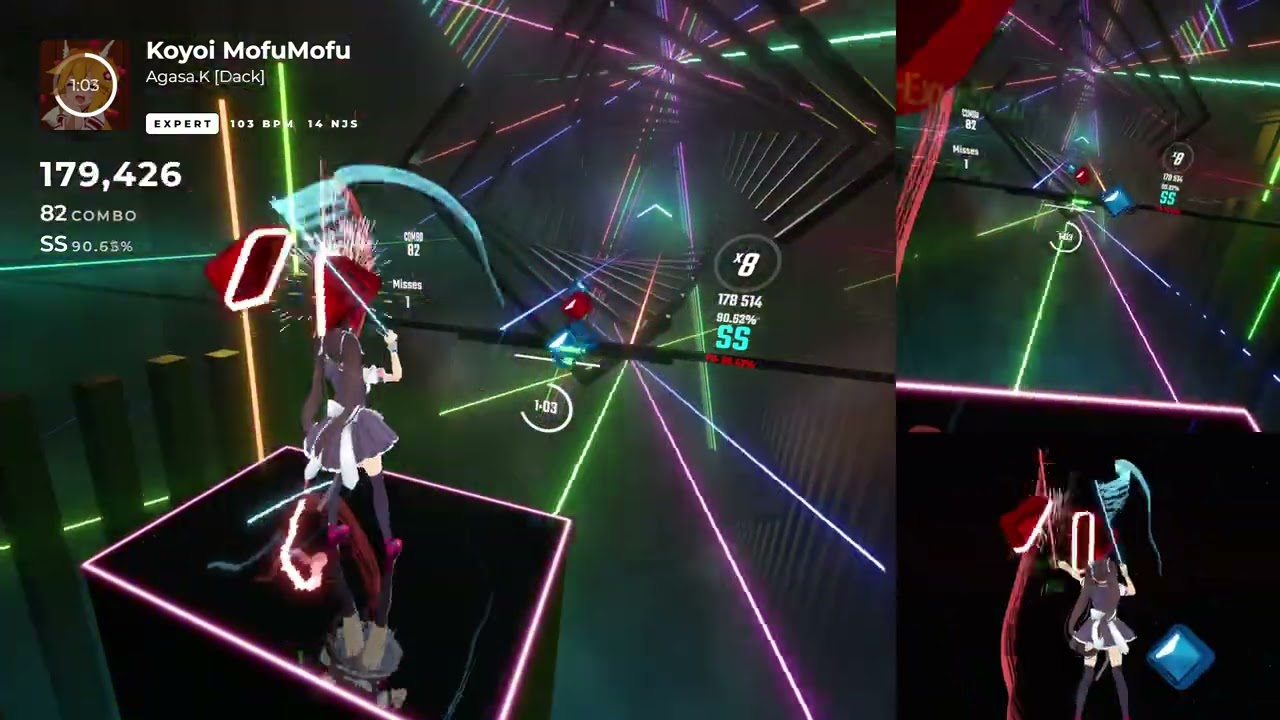Toggle the combo counter display
This screenshot has height=720, width=1280.
(87, 215)
